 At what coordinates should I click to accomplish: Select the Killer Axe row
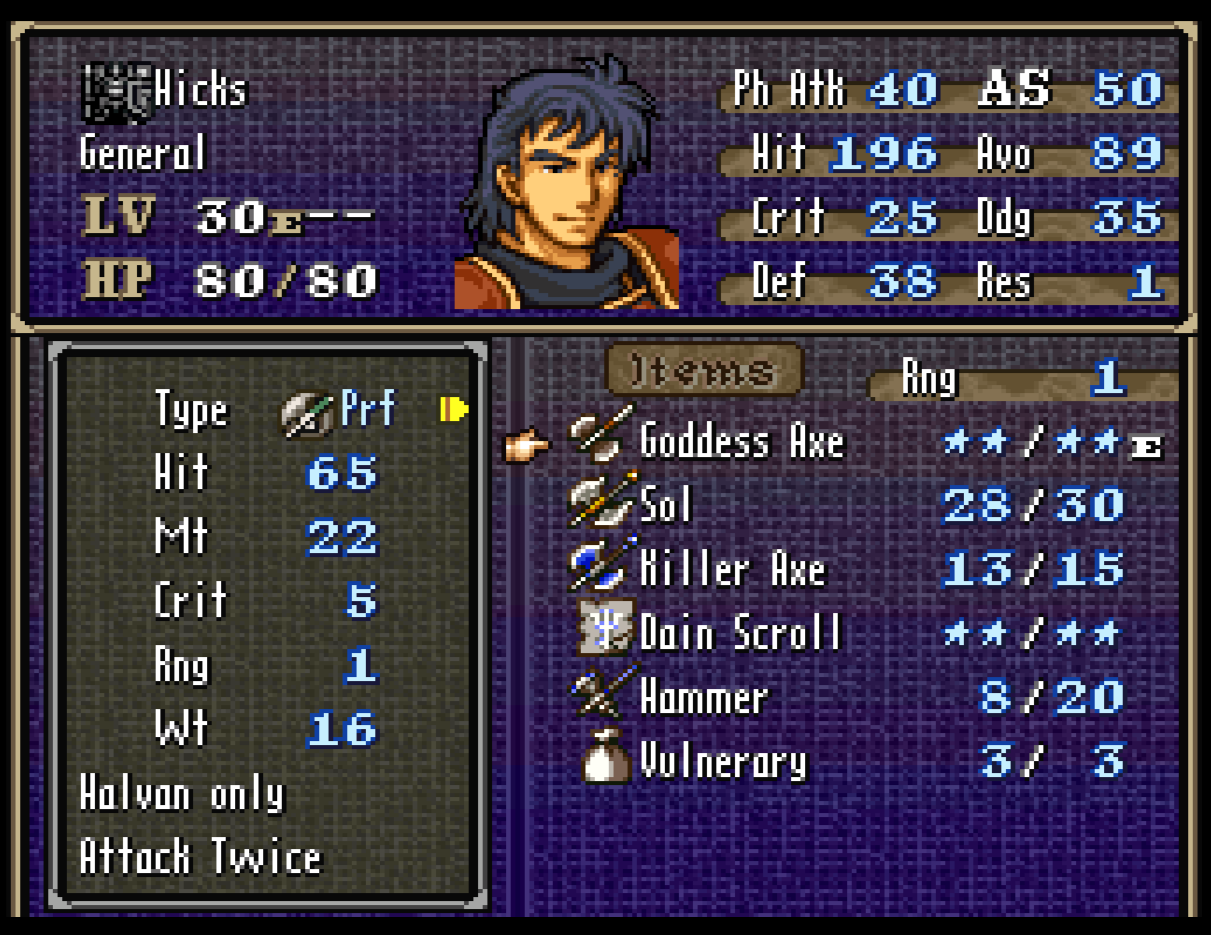pyautogui.click(x=731, y=570)
